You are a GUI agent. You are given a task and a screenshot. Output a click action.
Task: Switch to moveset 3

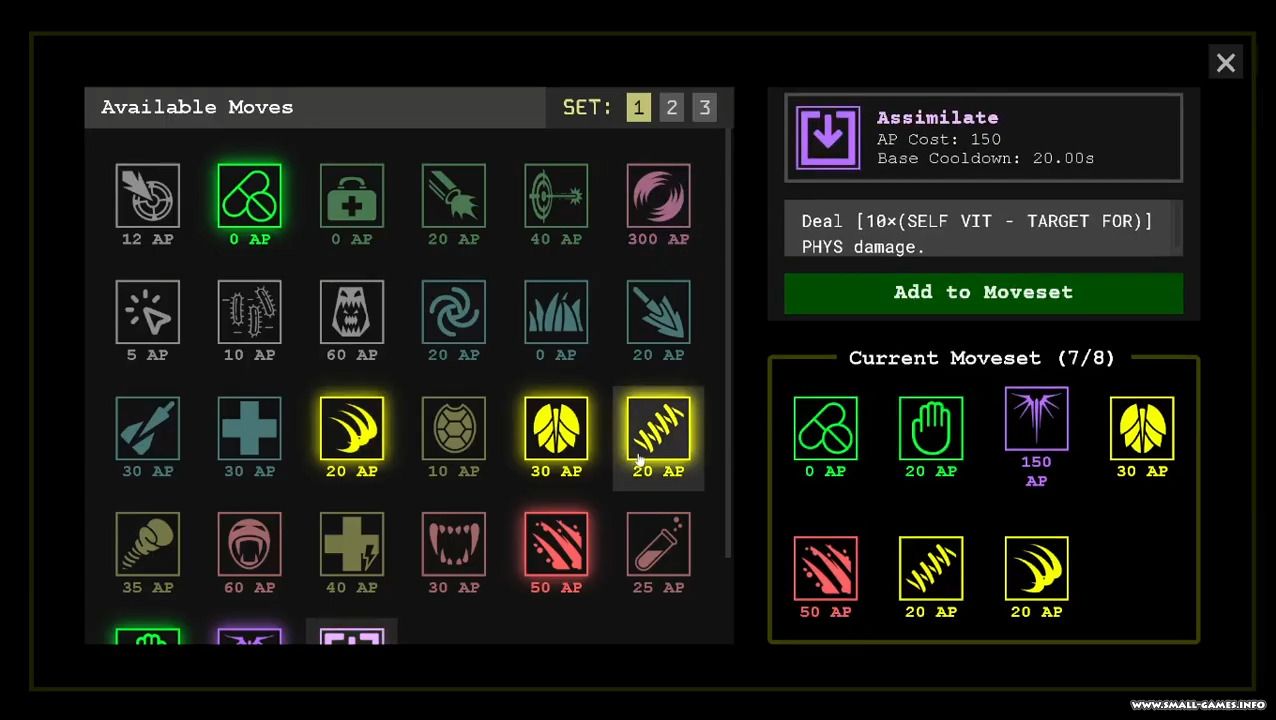point(704,107)
